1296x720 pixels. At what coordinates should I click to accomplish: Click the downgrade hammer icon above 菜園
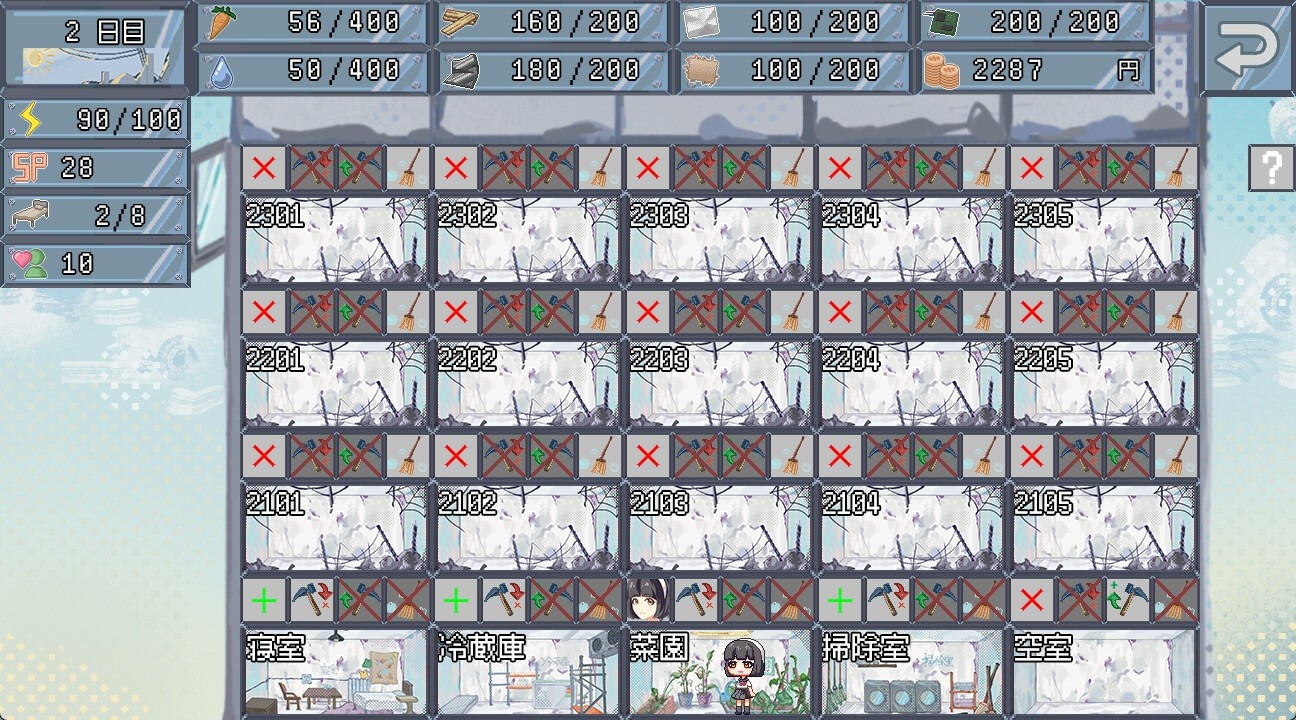(x=696, y=600)
